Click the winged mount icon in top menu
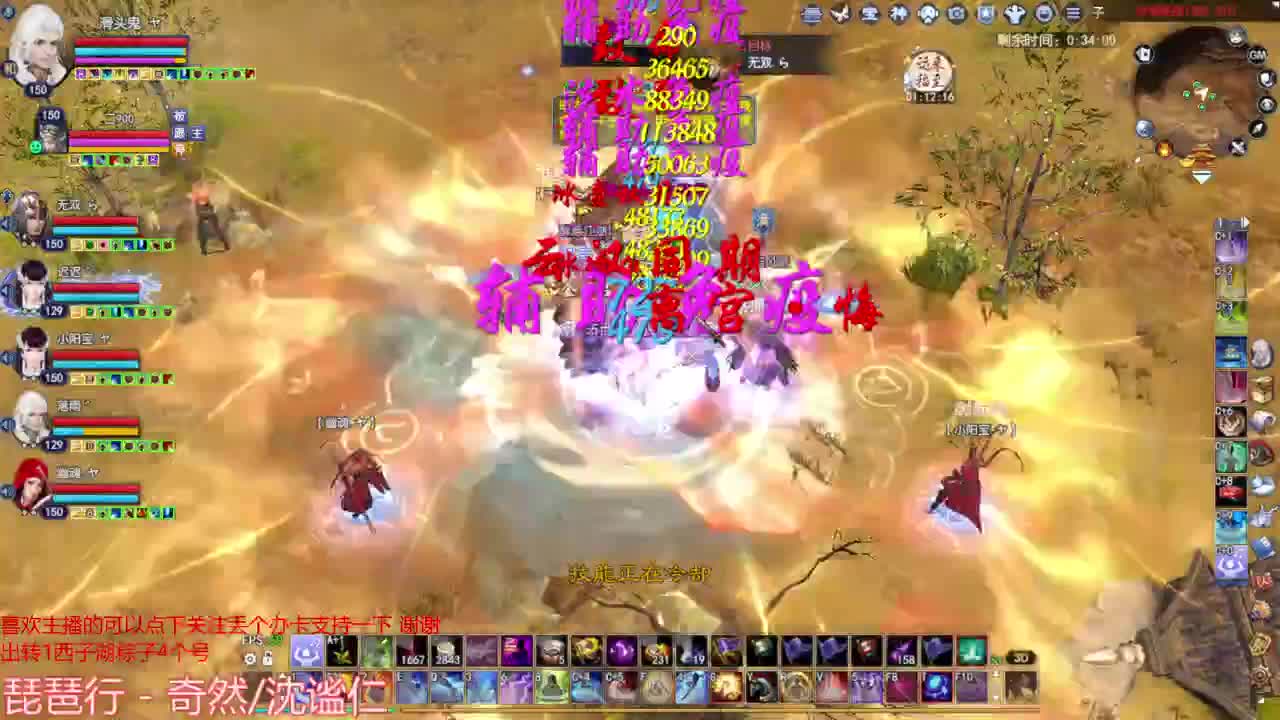1280x720 pixels. [x=840, y=14]
